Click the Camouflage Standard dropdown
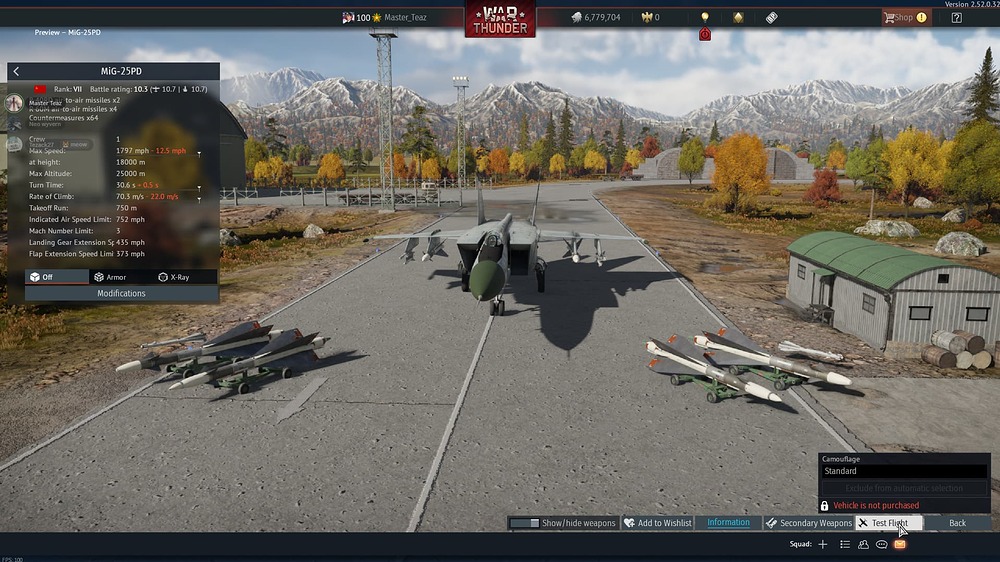Viewport: 1000px width, 562px height. 904,471
